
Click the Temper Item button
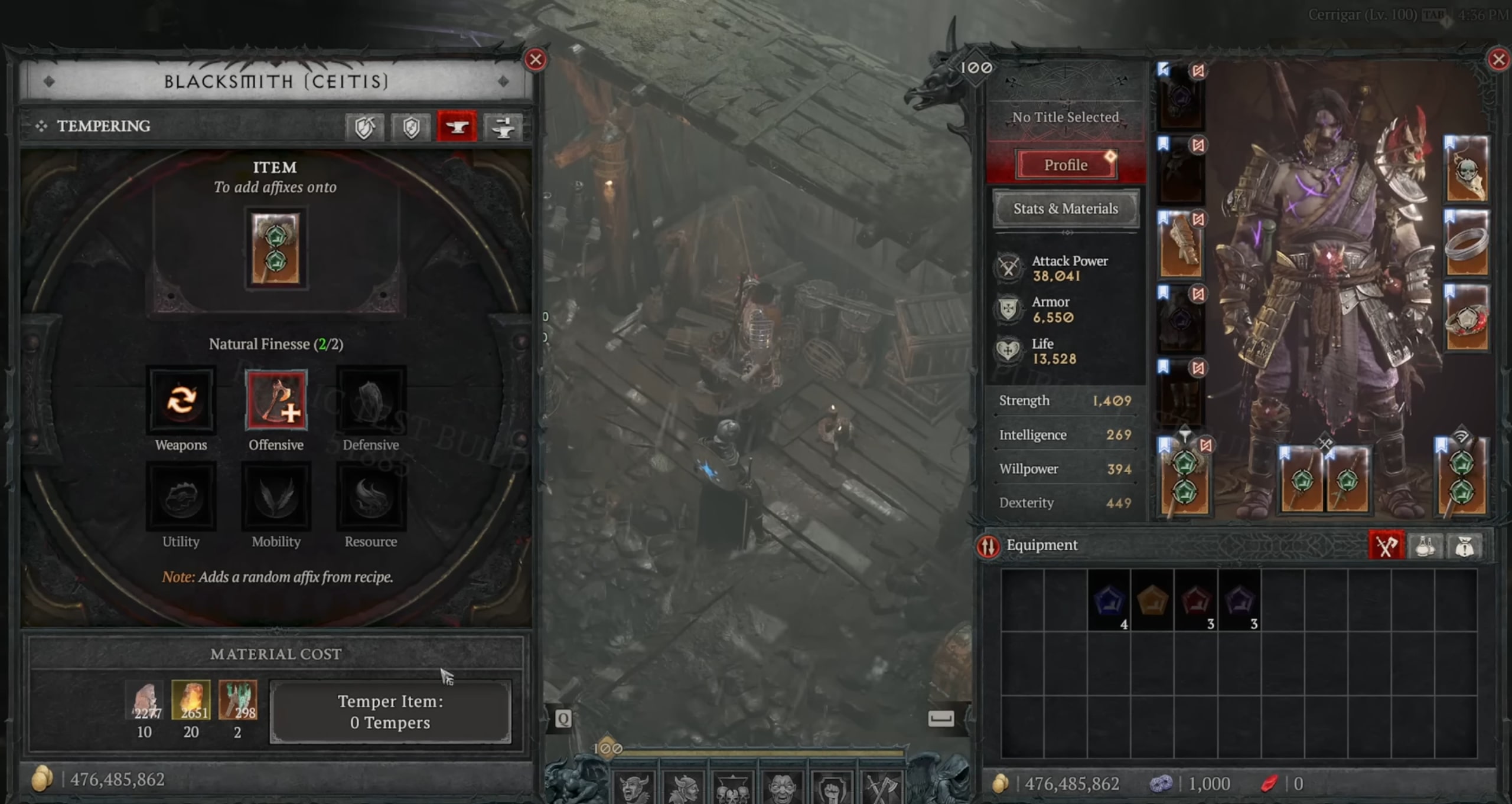tap(390, 711)
